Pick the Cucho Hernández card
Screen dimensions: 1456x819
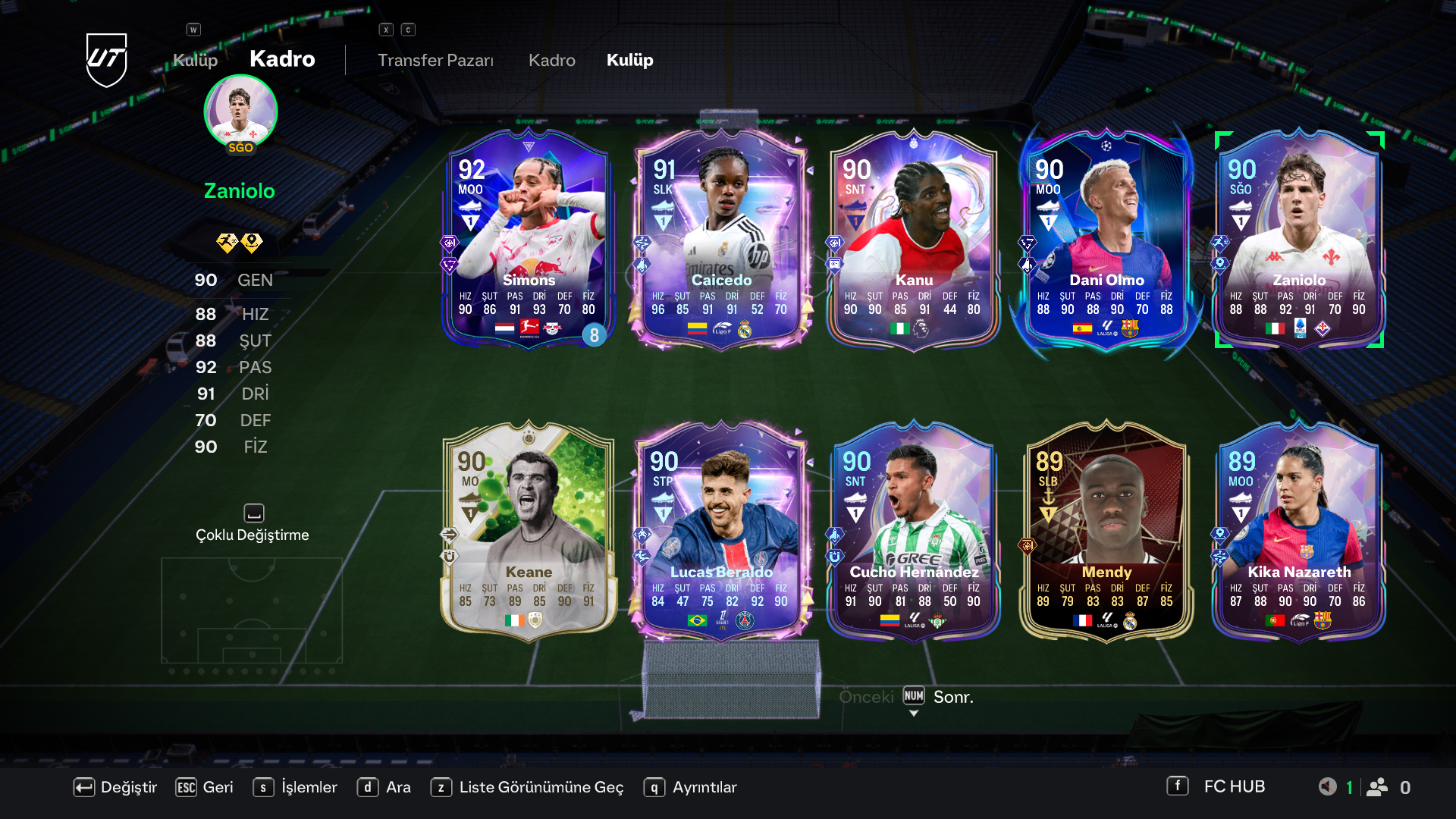tap(914, 531)
